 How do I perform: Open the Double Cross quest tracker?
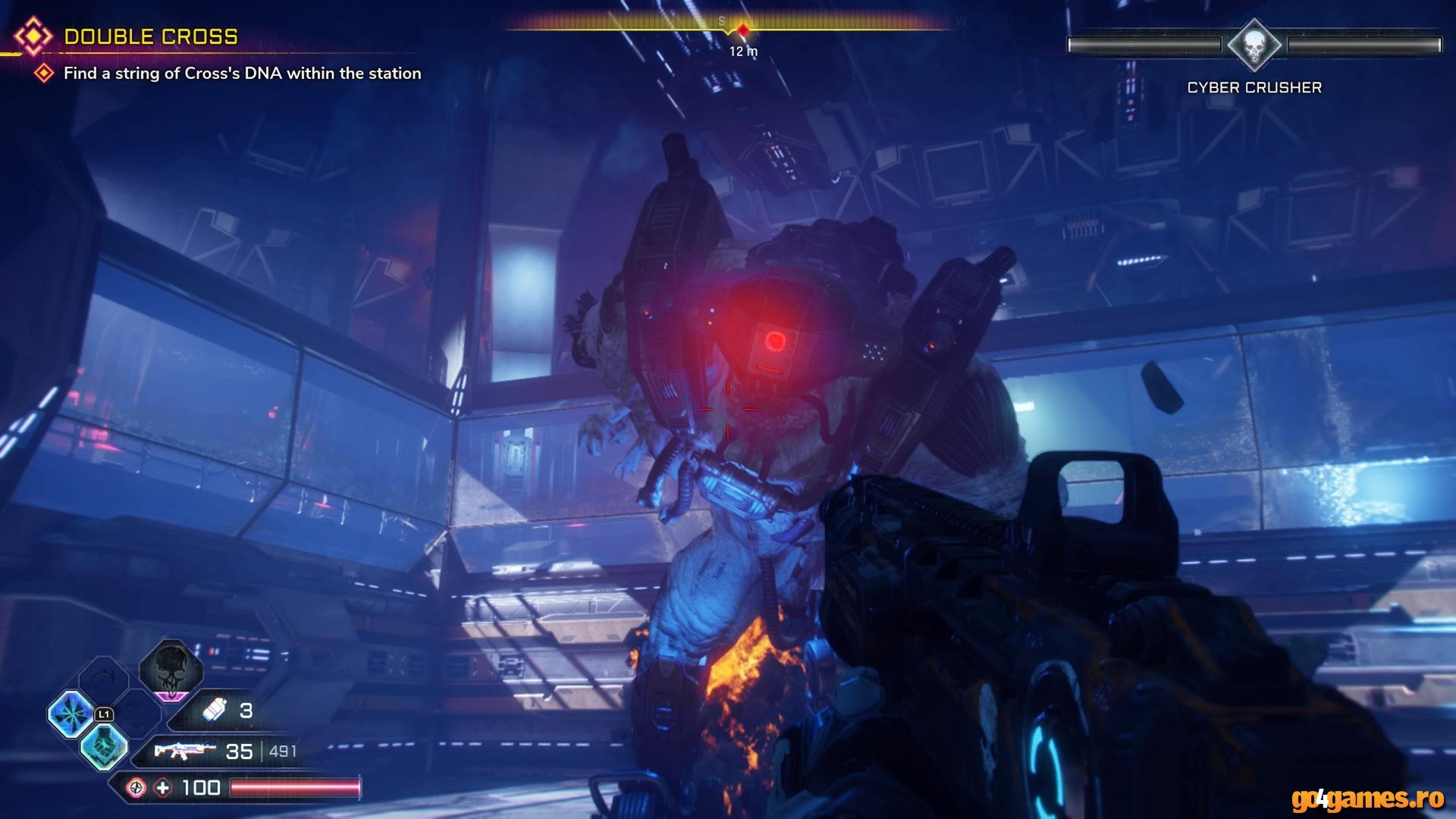pos(150,36)
